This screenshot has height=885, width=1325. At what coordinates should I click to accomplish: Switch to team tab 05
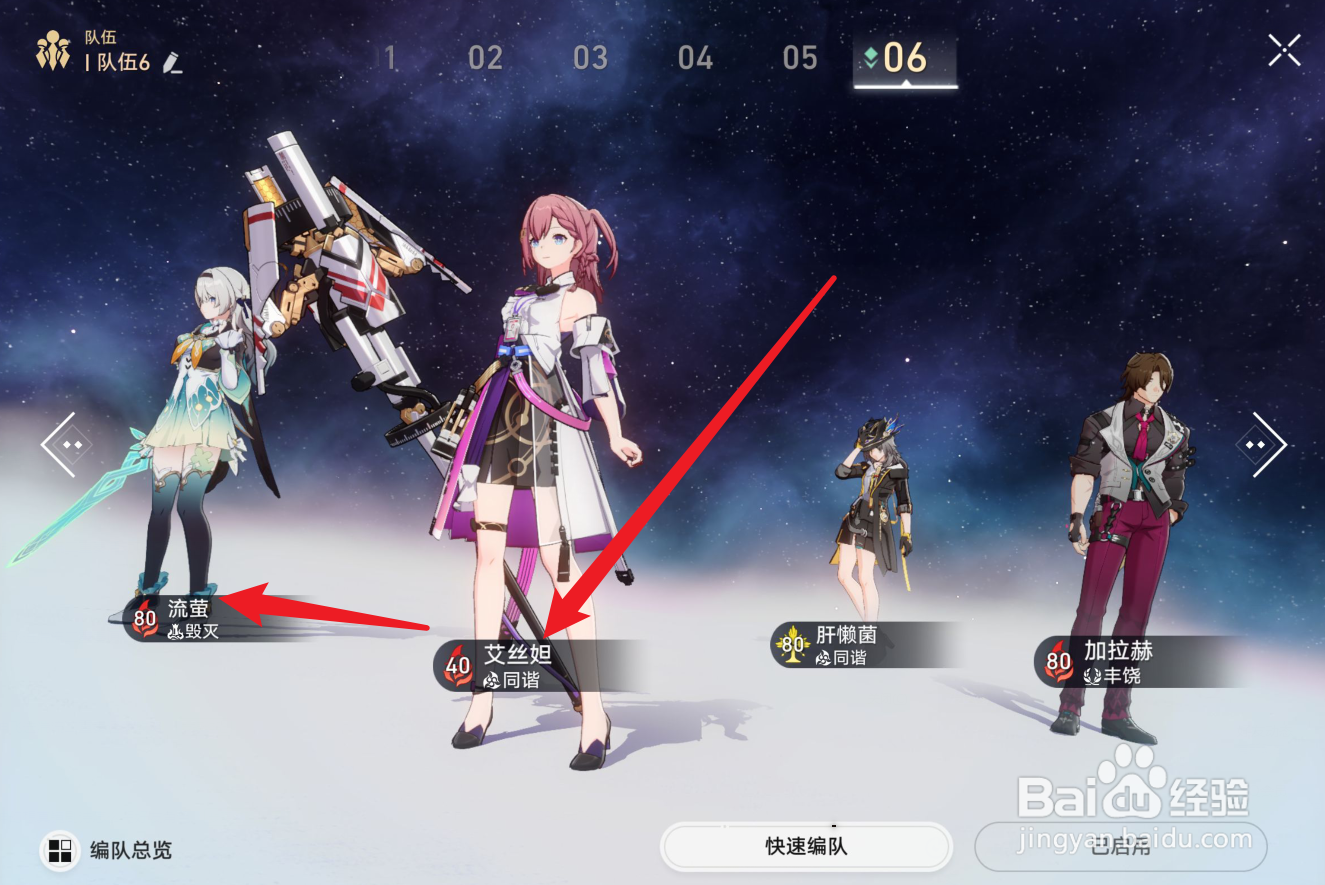point(799,58)
